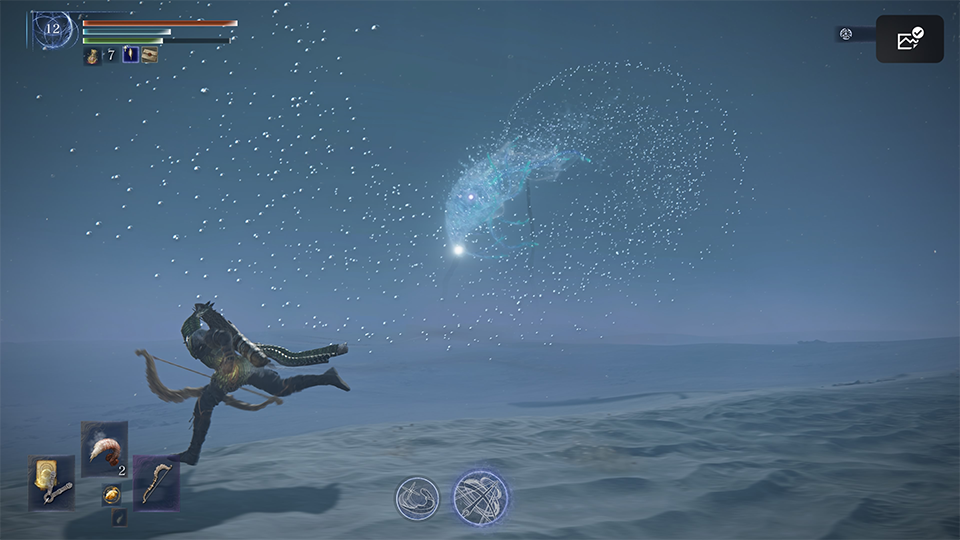Activate the swirl character skill icon

point(417,498)
